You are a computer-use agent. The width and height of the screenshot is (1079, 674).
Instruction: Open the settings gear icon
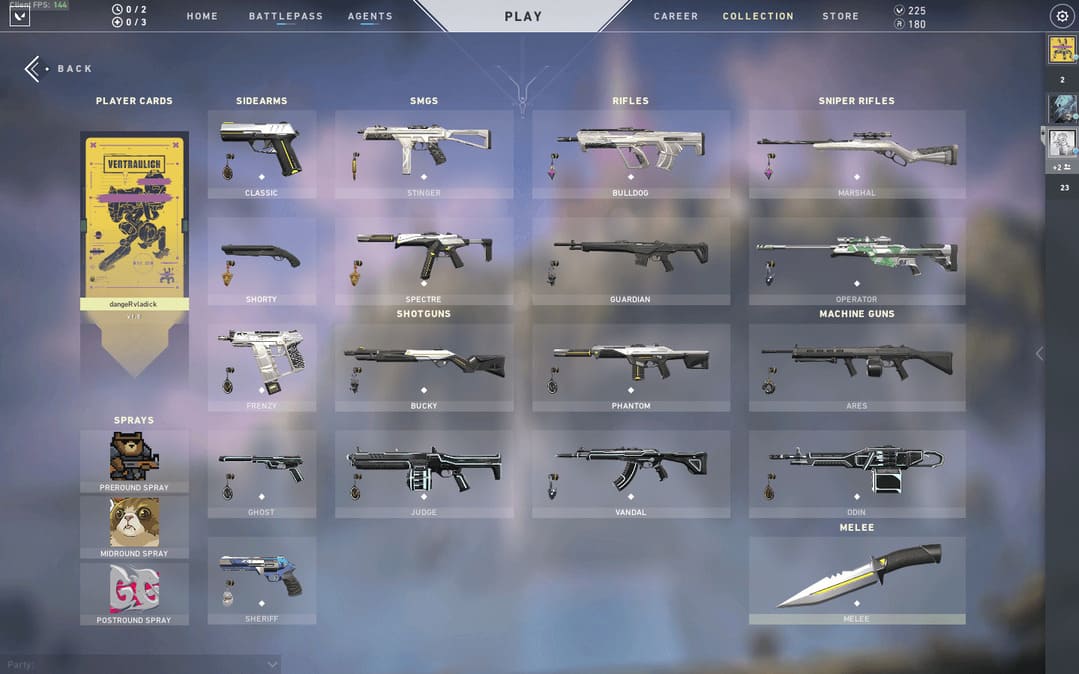[x=1062, y=16]
